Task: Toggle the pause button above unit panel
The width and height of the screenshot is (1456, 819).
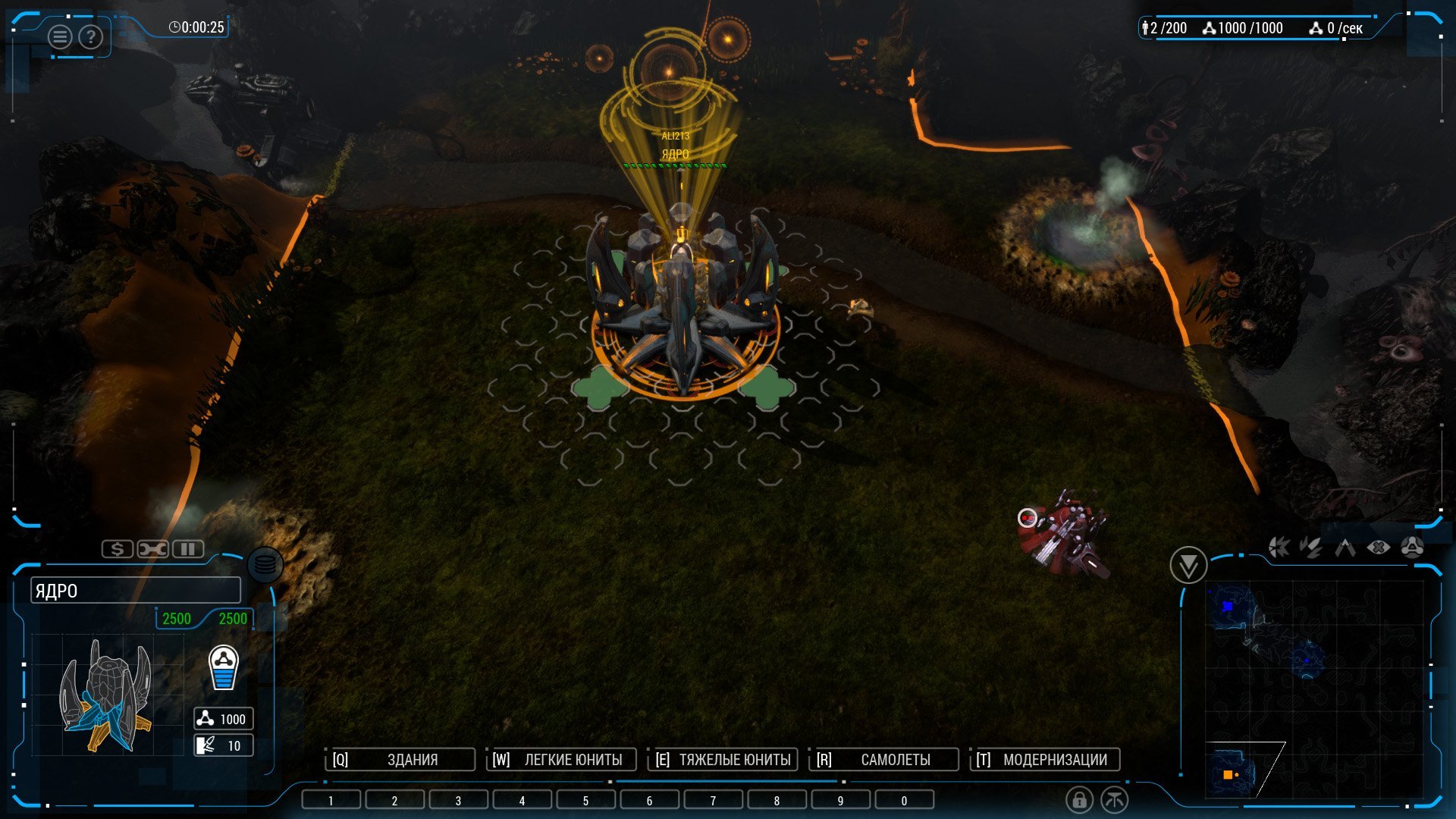Action: click(x=188, y=548)
